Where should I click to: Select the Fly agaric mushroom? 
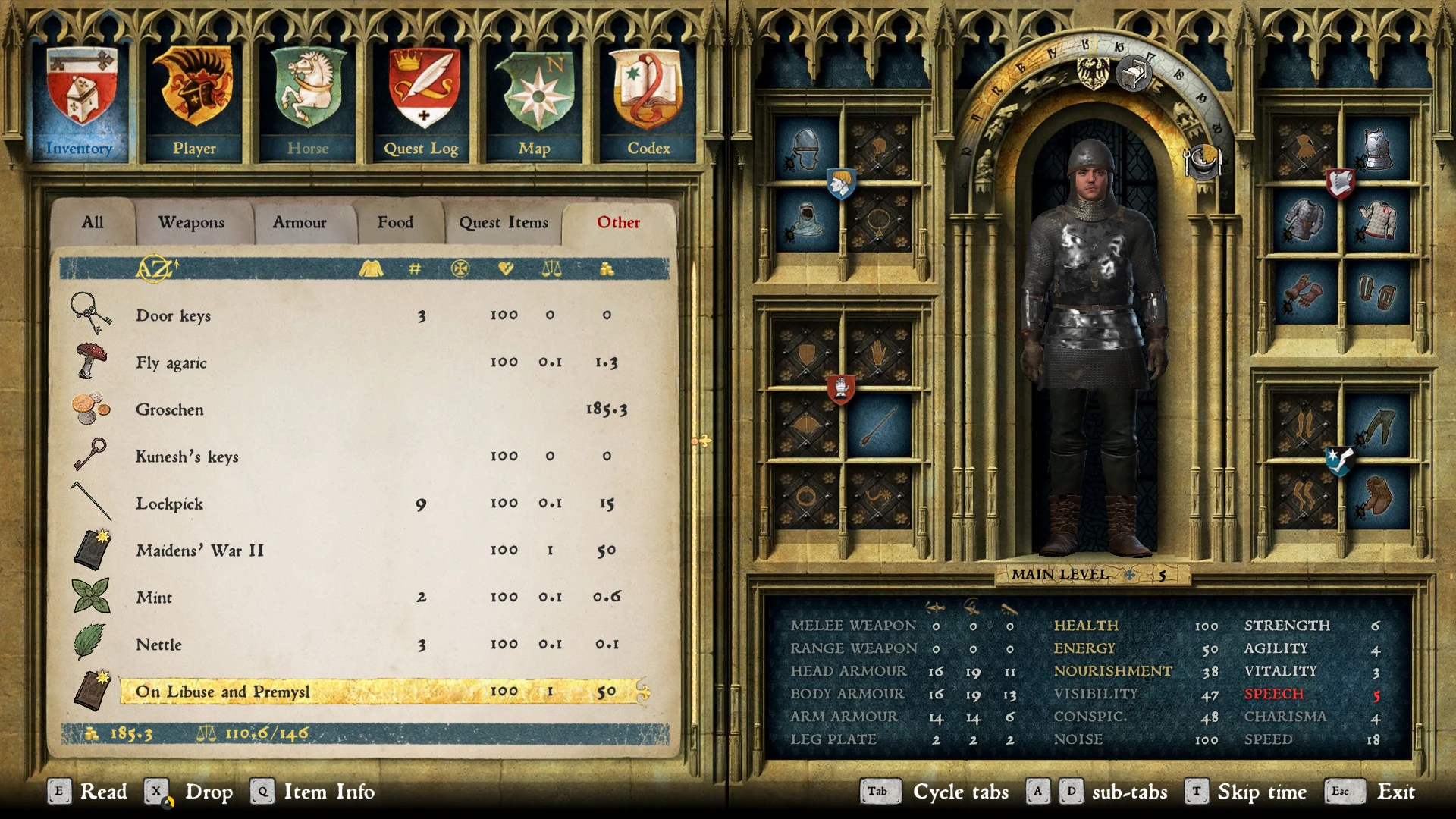click(x=171, y=362)
